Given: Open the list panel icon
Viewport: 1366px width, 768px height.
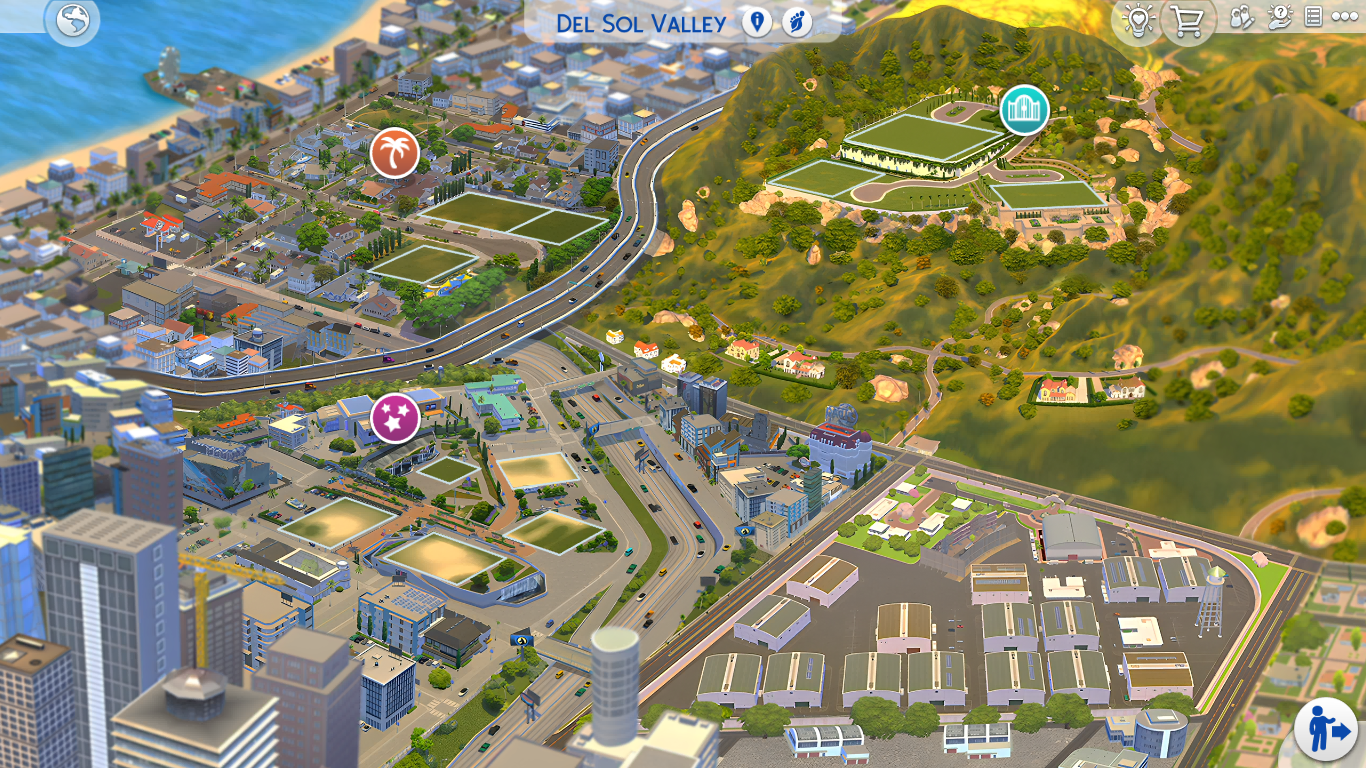Looking at the screenshot, I should [x=1313, y=17].
